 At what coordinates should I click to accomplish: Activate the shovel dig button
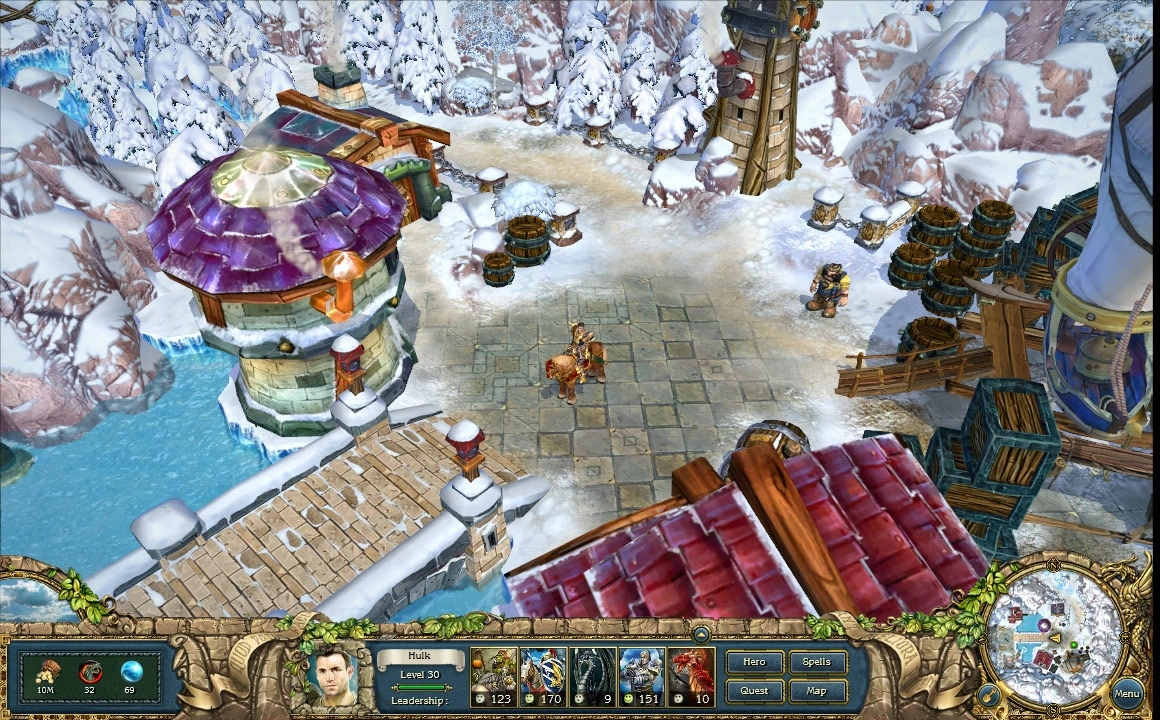988,693
